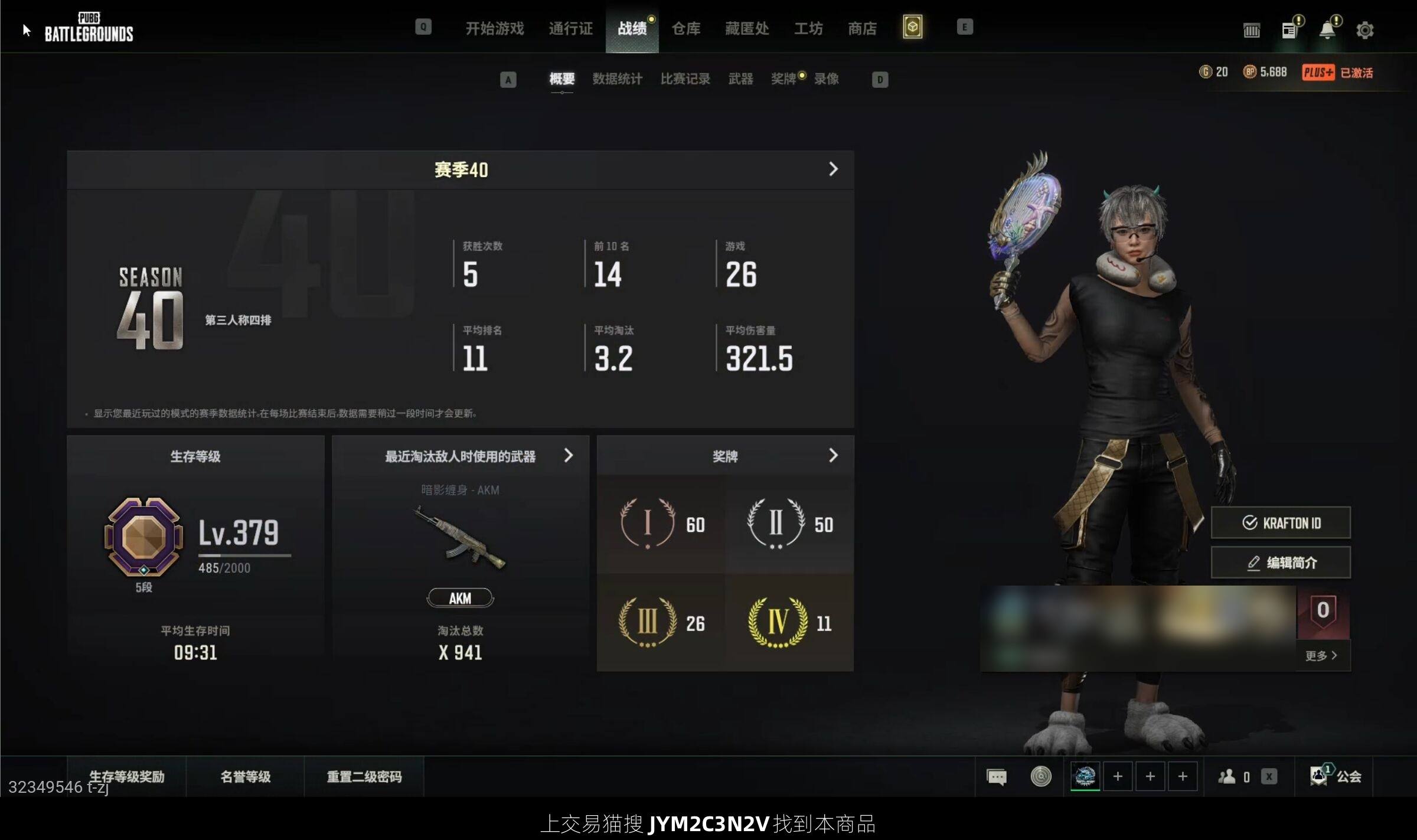Open the 开始游戏 (Start Game) menu
This screenshot has height=840, width=1417.
point(494,28)
